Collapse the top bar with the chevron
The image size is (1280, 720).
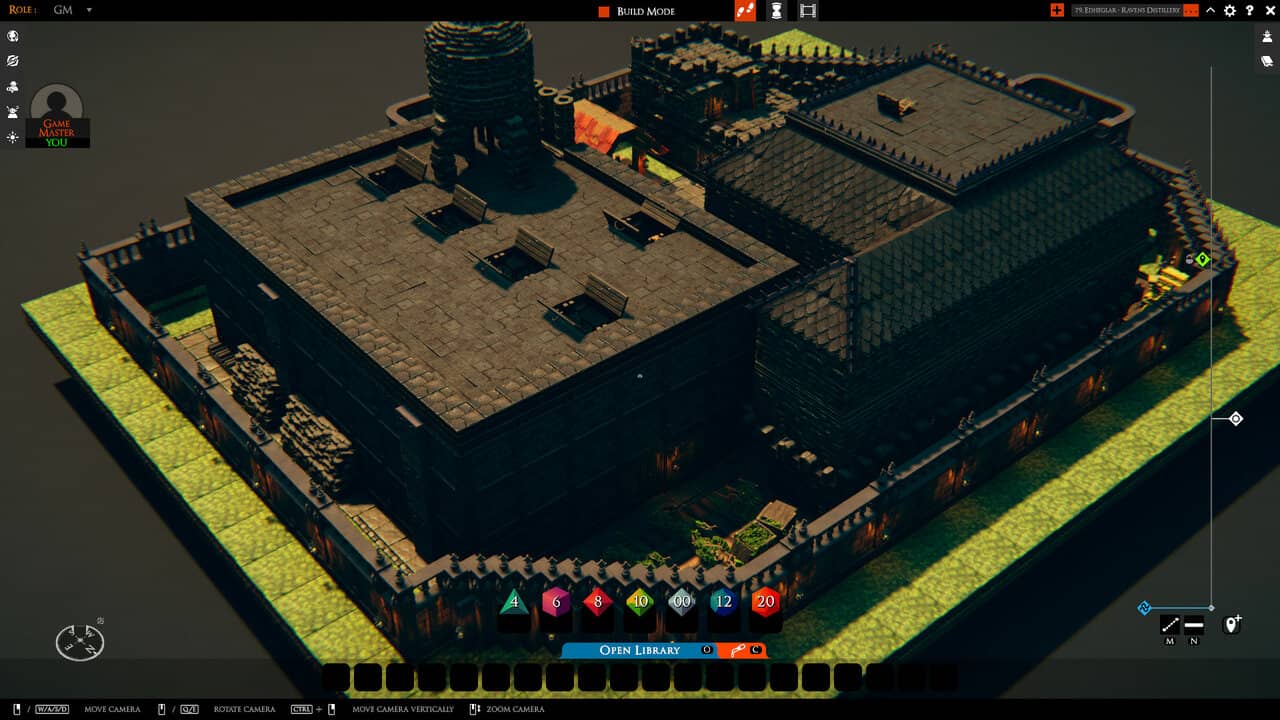(1210, 11)
